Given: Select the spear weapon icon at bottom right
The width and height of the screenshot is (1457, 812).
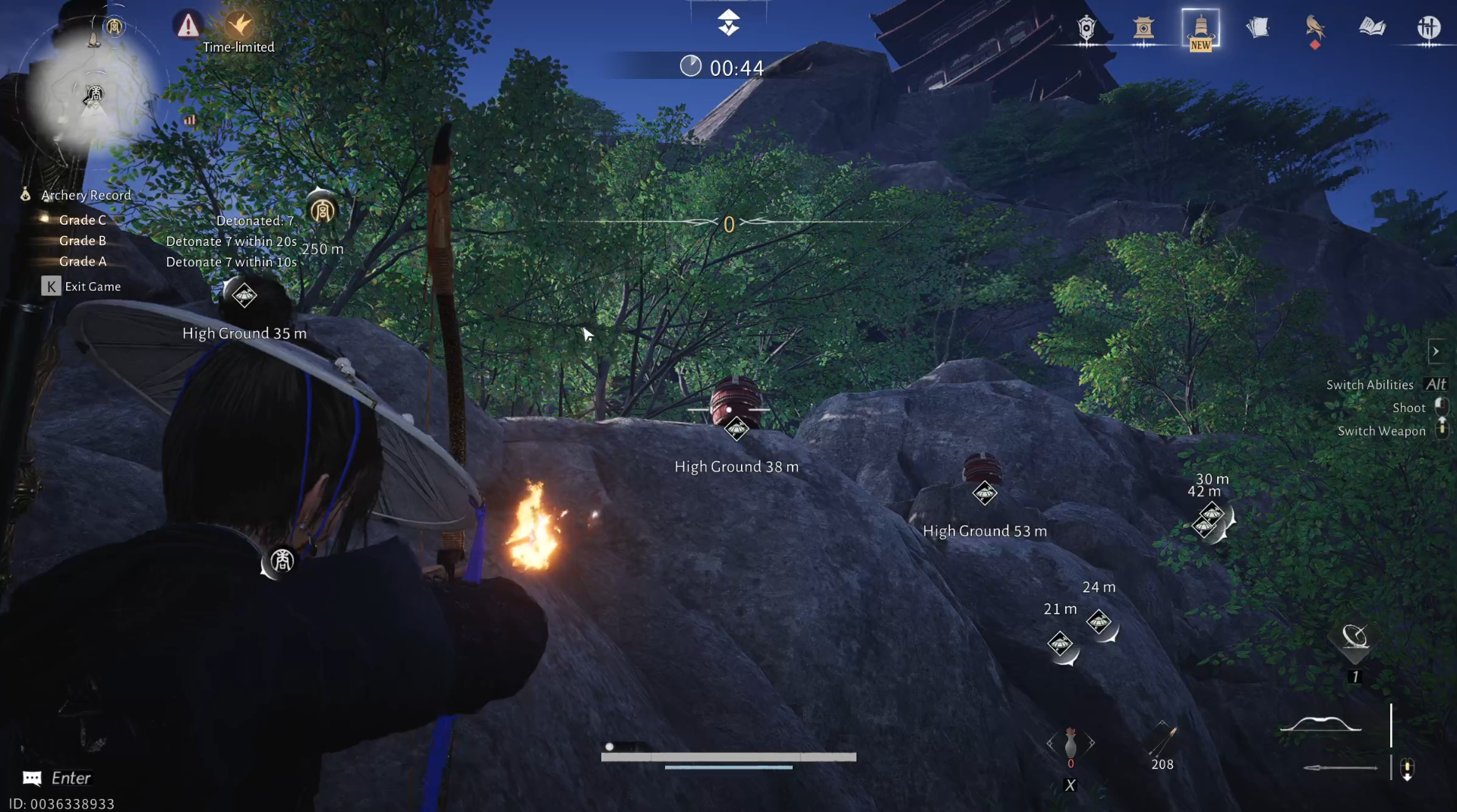Looking at the screenshot, I should [x=1340, y=768].
